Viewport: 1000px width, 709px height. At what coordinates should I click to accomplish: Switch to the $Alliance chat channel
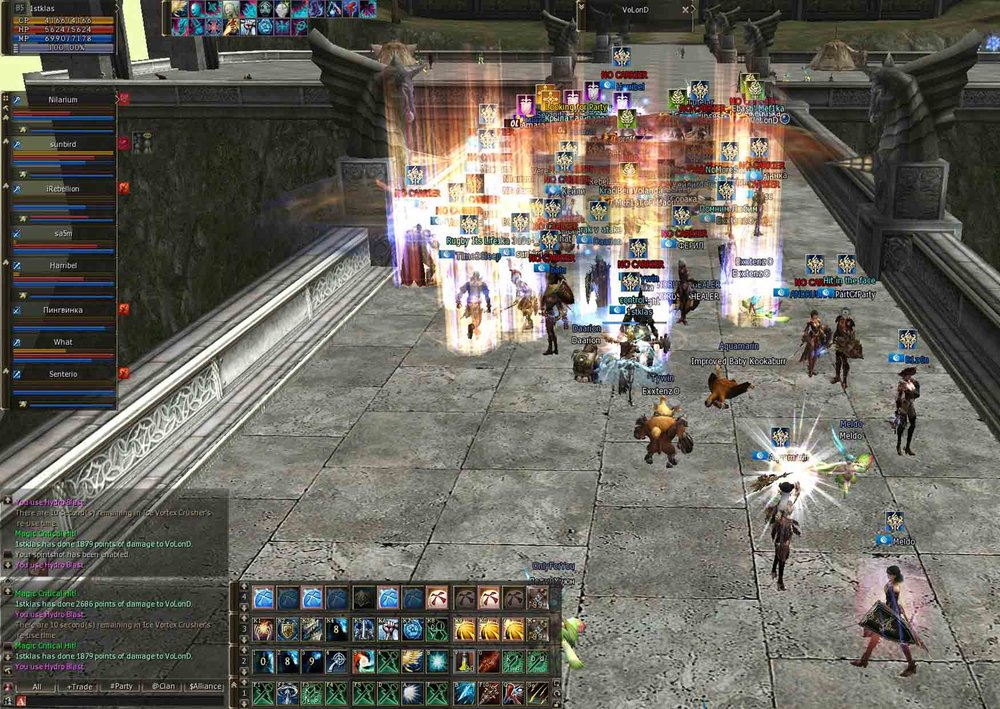click(x=205, y=687)
